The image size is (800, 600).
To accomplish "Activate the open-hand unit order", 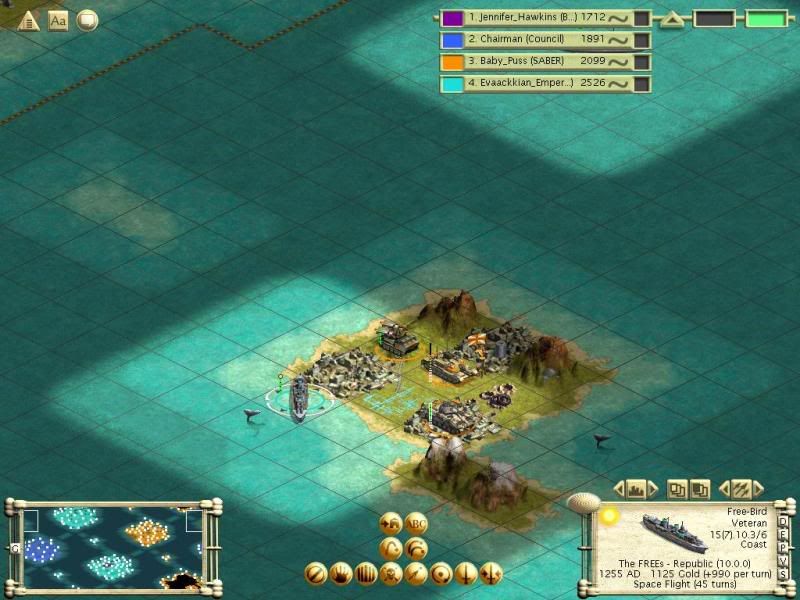I will pos(340,574).
